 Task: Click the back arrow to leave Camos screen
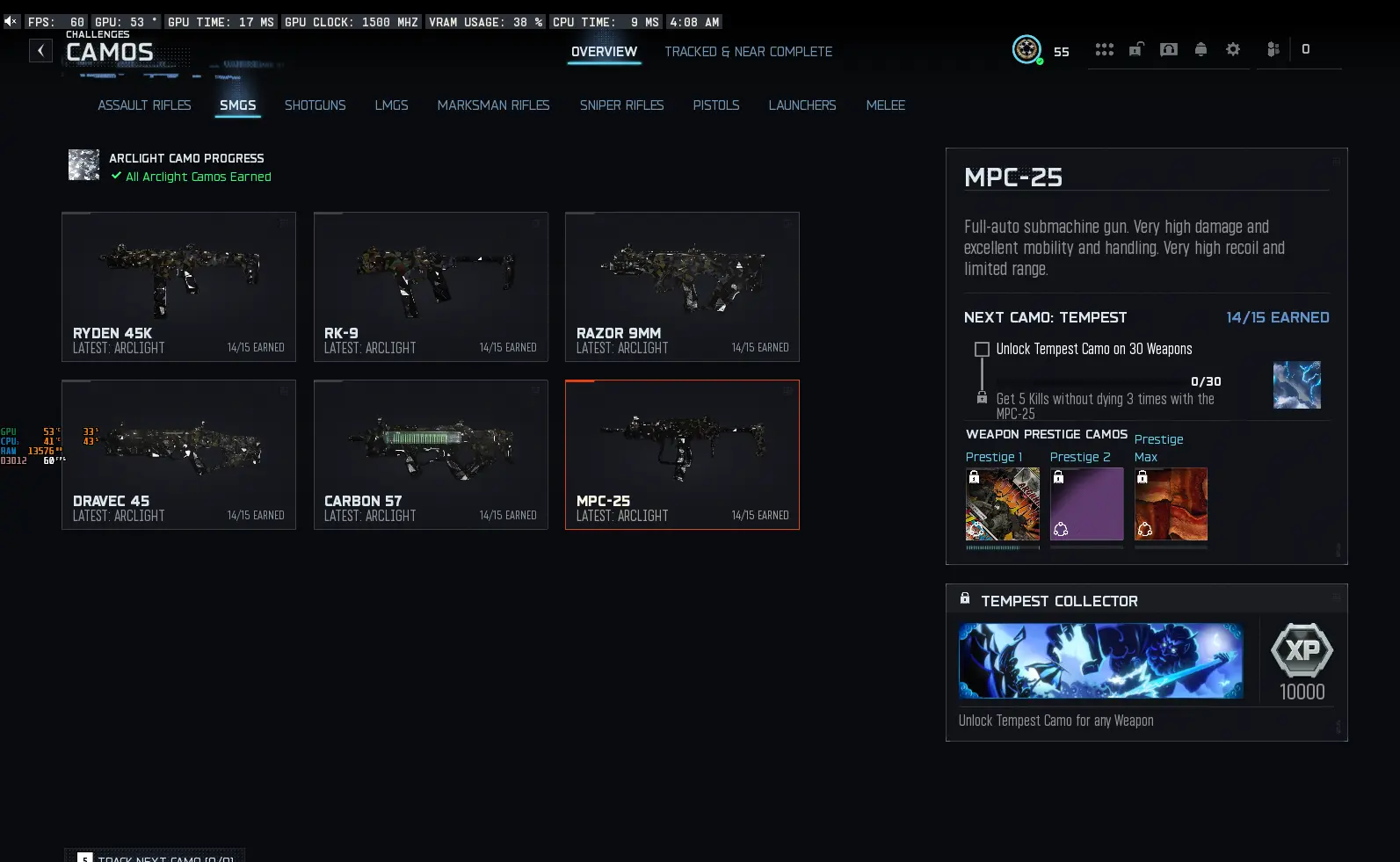[40, 50]
